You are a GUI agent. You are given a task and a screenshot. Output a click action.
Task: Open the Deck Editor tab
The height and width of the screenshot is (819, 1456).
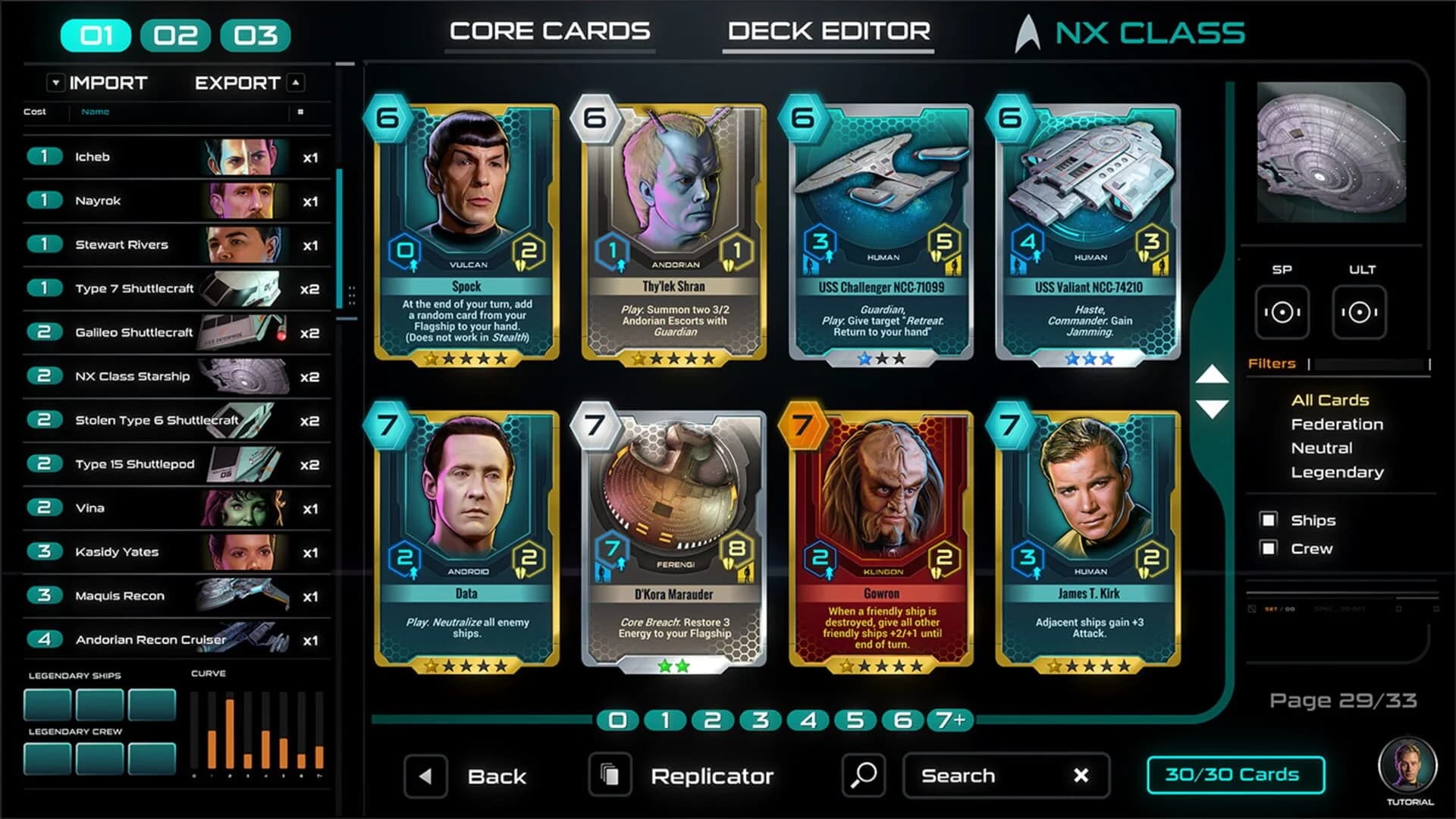click(828, 31)
